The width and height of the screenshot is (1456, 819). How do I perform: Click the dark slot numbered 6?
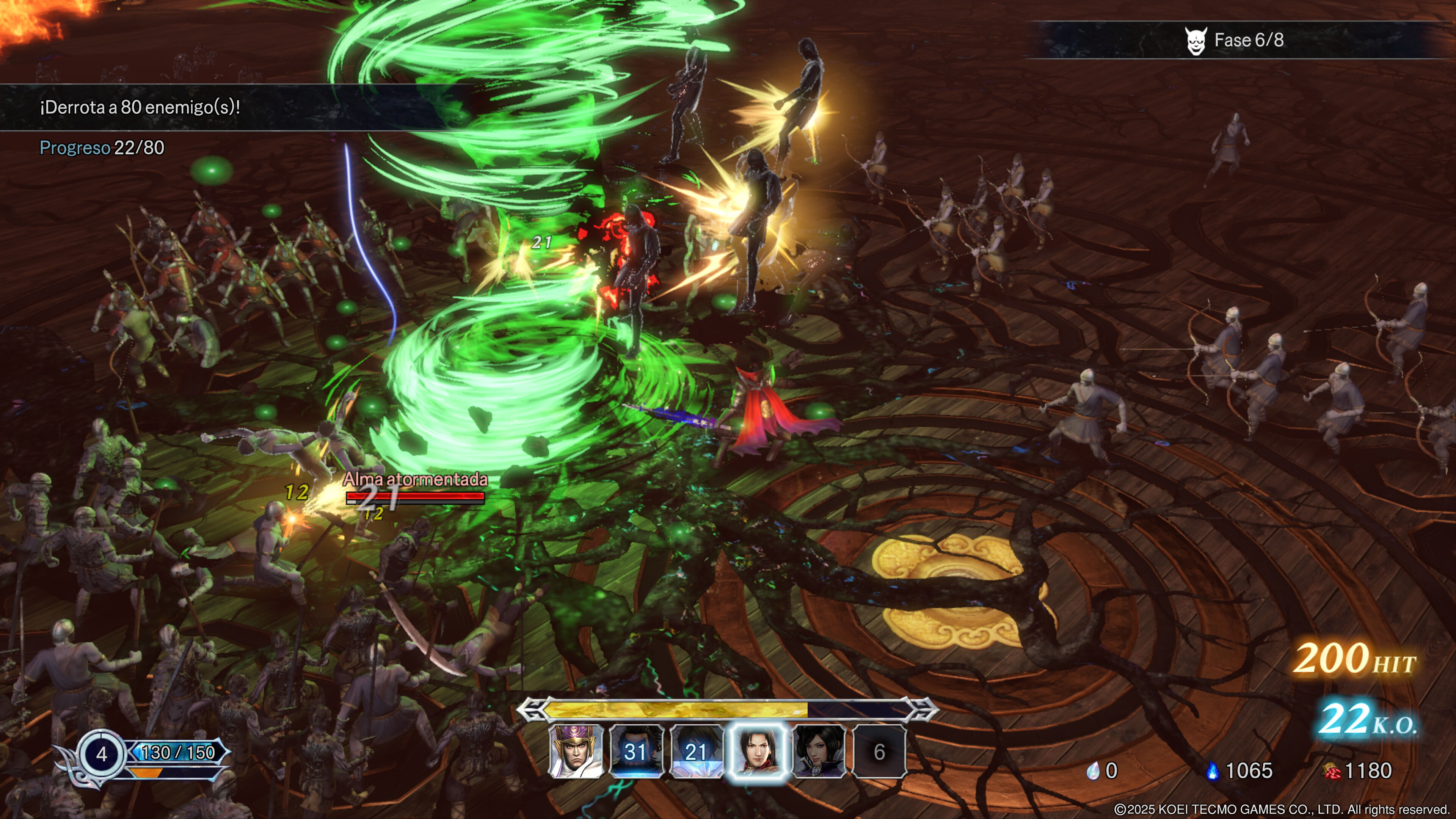[x=879, y=751]
